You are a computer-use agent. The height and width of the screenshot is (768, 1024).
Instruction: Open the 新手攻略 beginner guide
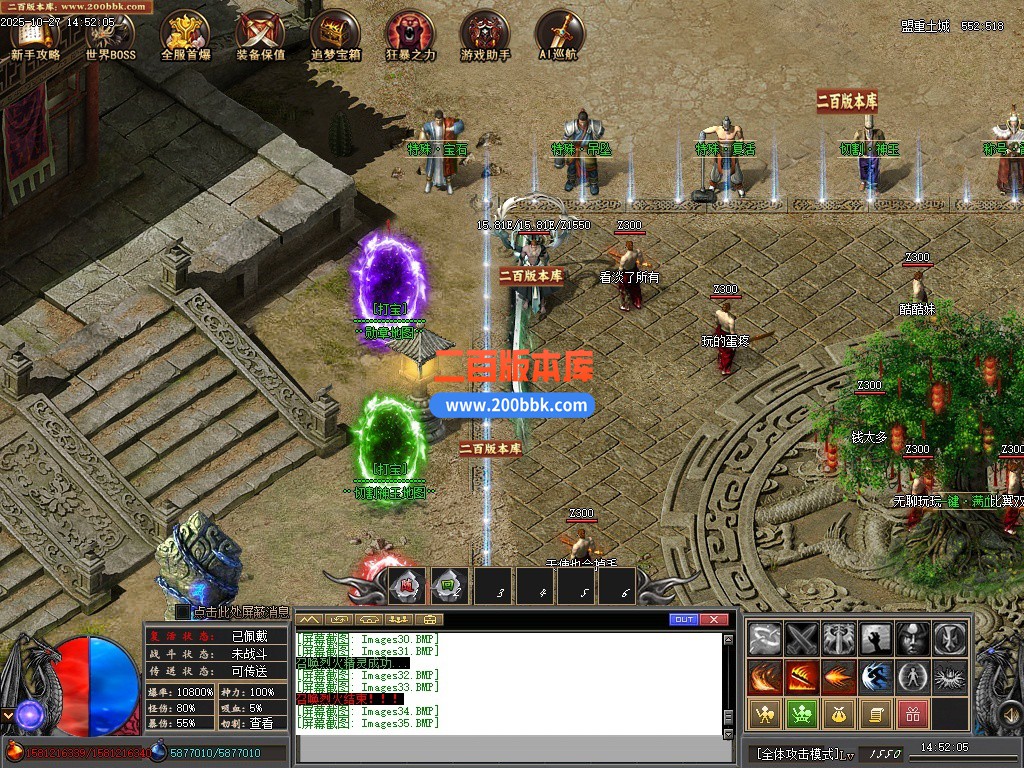[x=35, y=36]
